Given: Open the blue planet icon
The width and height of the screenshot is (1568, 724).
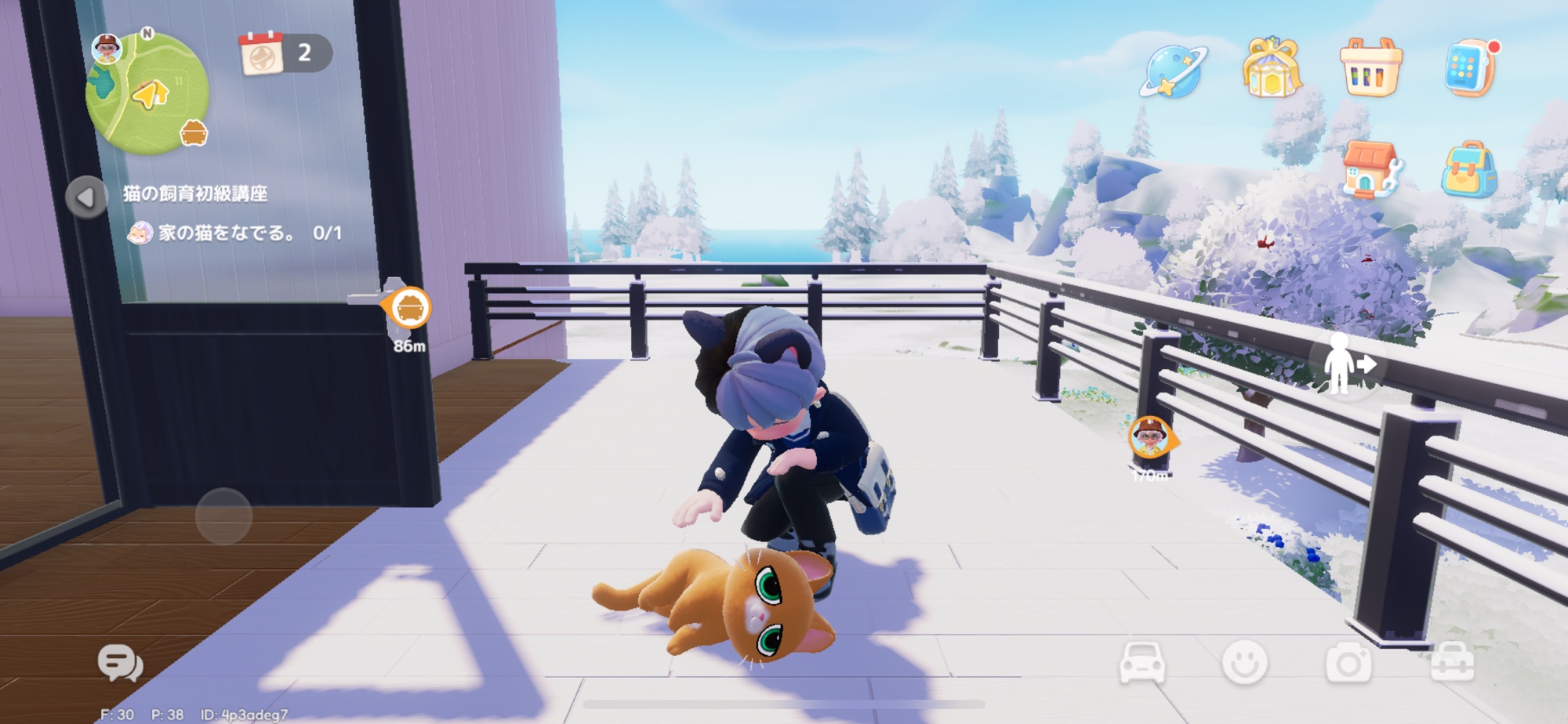Looking at the screenshot, I should pyautogui.click(x=1172, y=71).
